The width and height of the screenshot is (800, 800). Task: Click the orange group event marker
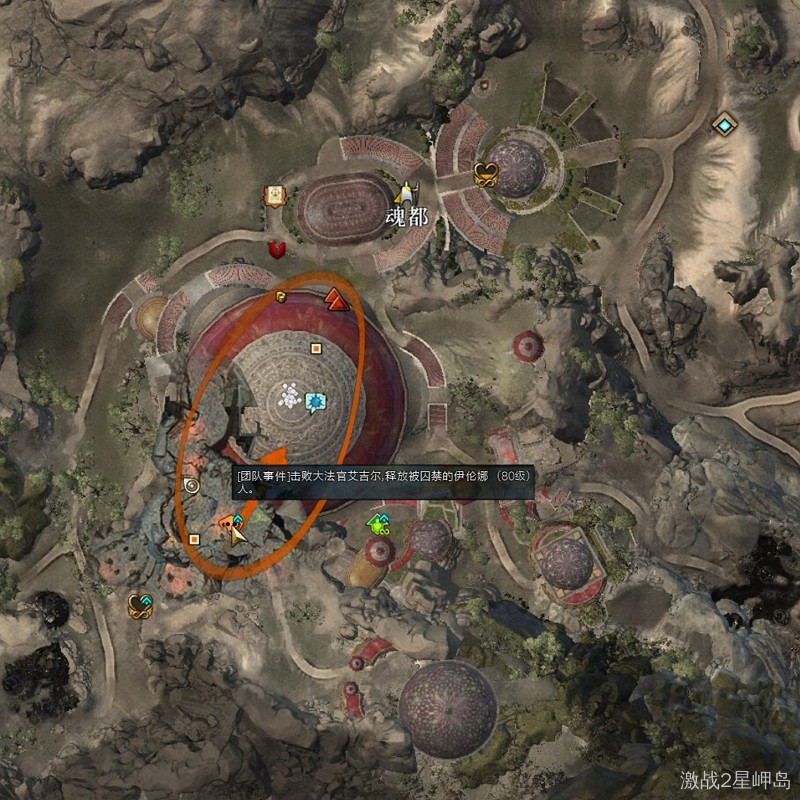(231, 524)
